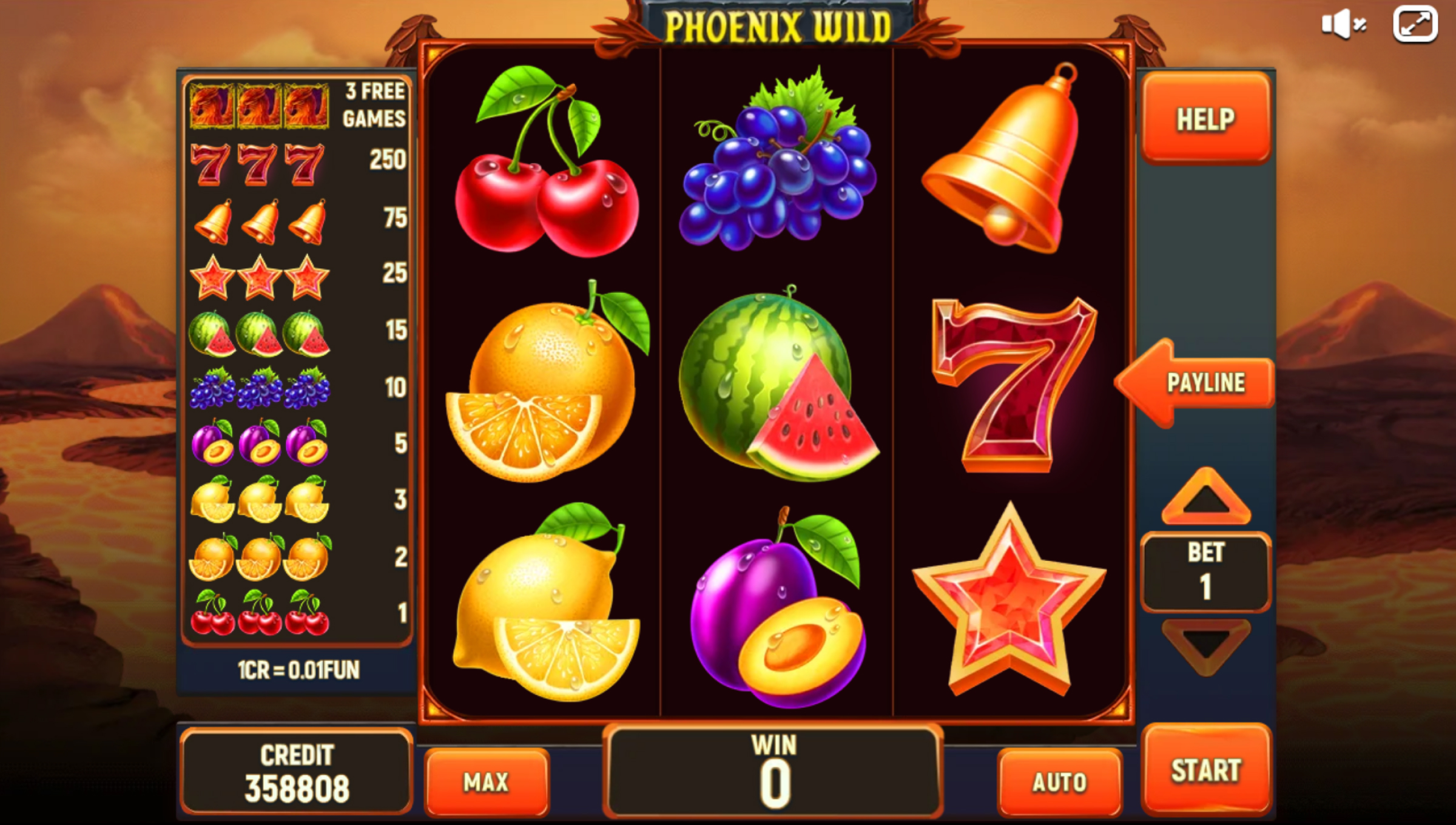Set the bet to MAX
Image resolution: width=1456 pixels, height=825 pixels.
pos(487,782)
